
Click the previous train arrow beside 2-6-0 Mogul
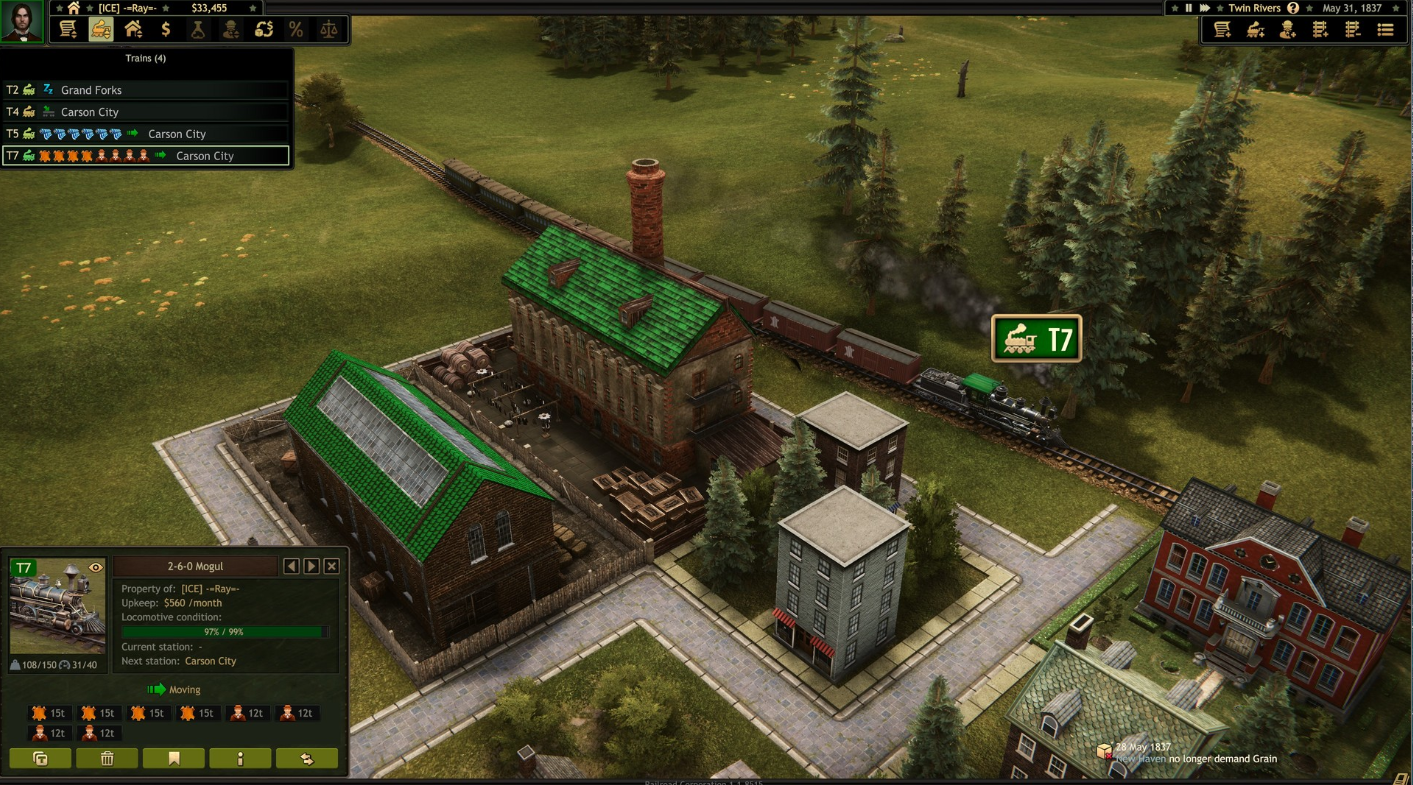click(x=290, y=565)
